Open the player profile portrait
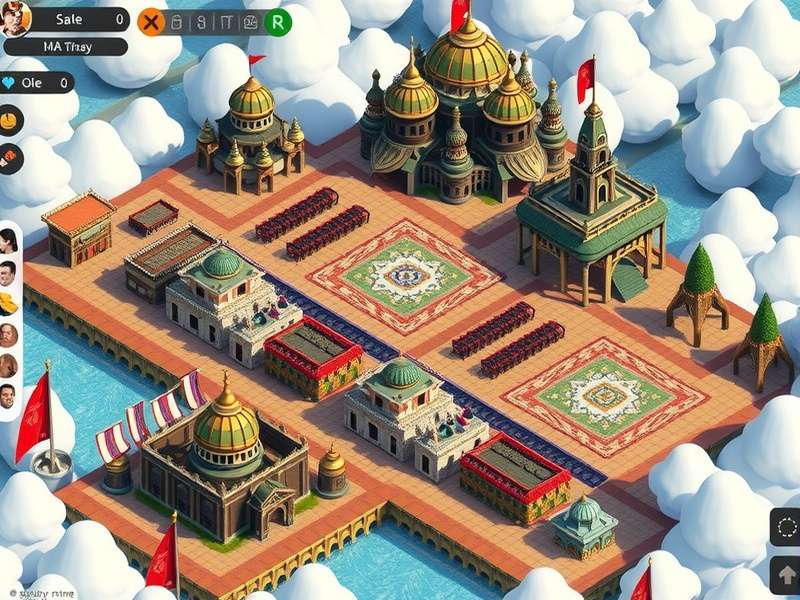 [16, 18]
